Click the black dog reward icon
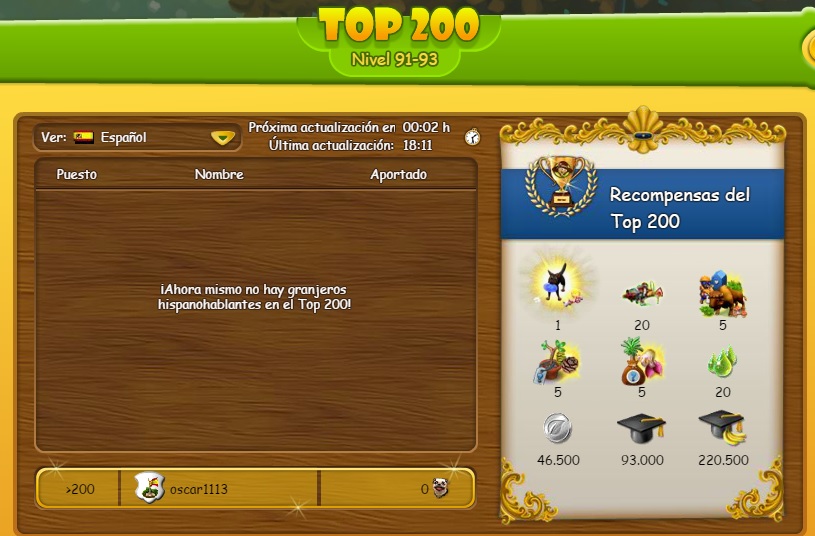The width and height of the screenshot is (815, 536). point(558,284)
